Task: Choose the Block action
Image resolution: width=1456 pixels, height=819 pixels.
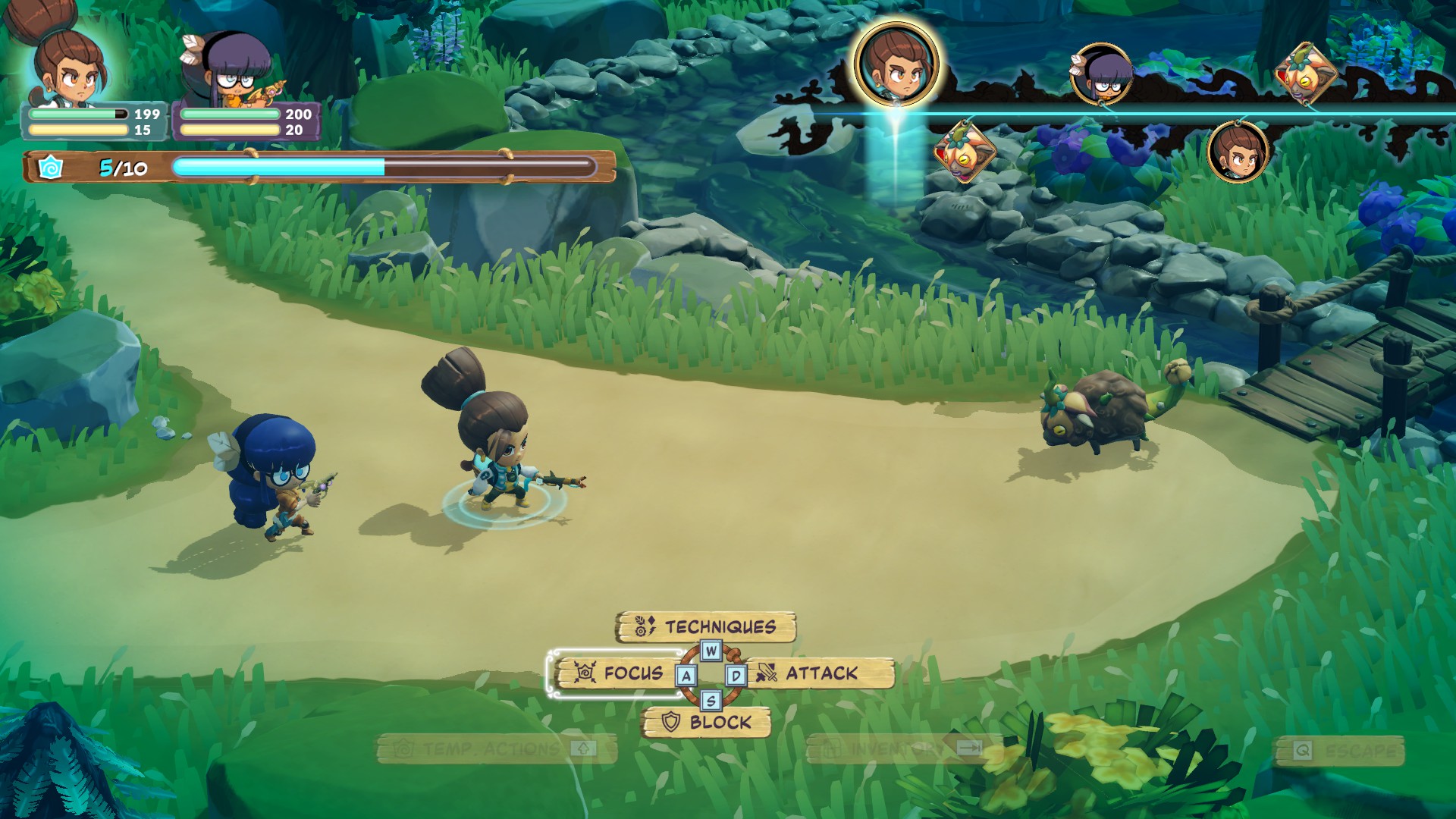Action: click(x=707, y=722)
